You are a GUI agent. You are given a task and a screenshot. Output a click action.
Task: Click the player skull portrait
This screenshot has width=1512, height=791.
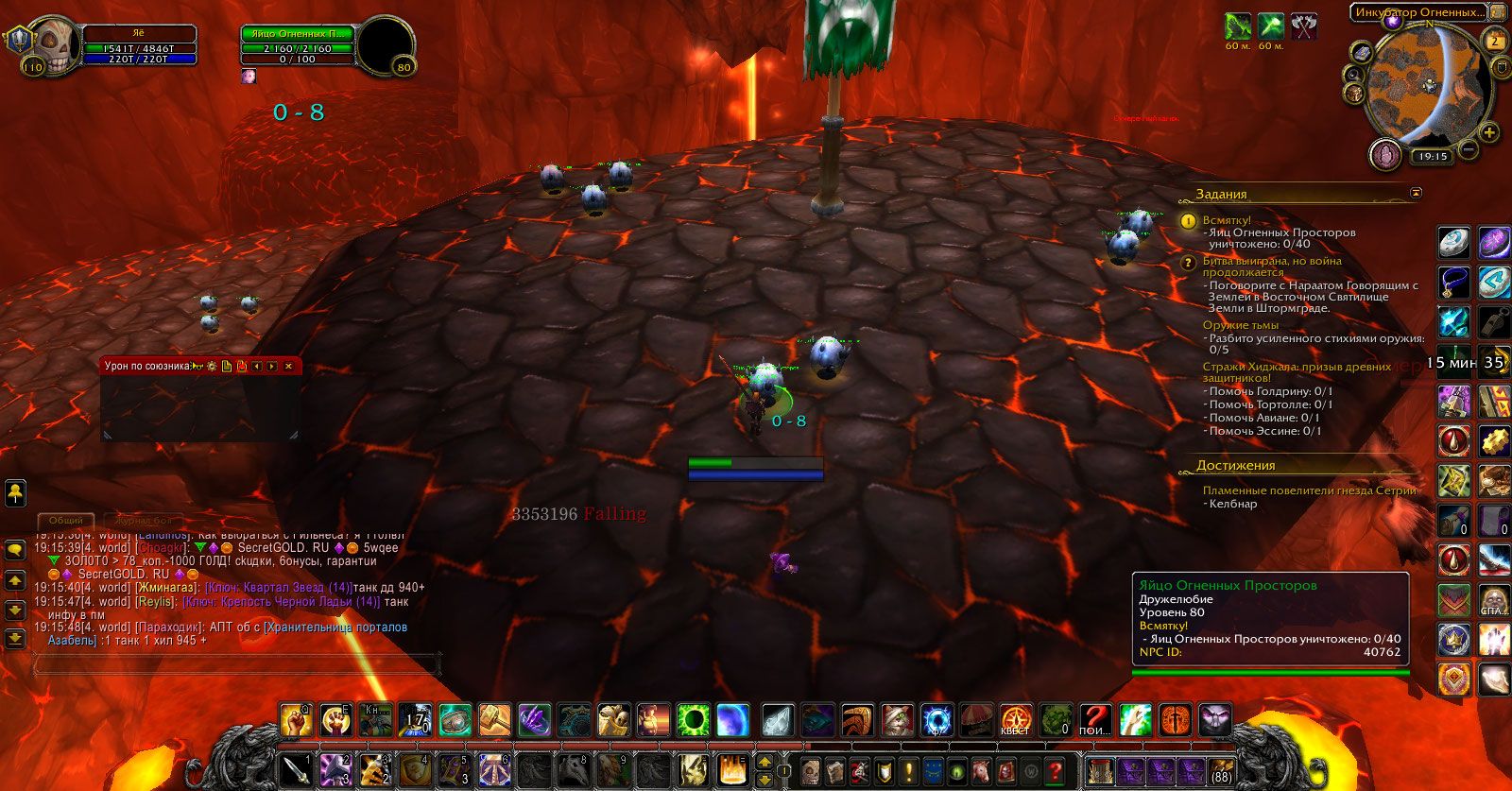53,45
